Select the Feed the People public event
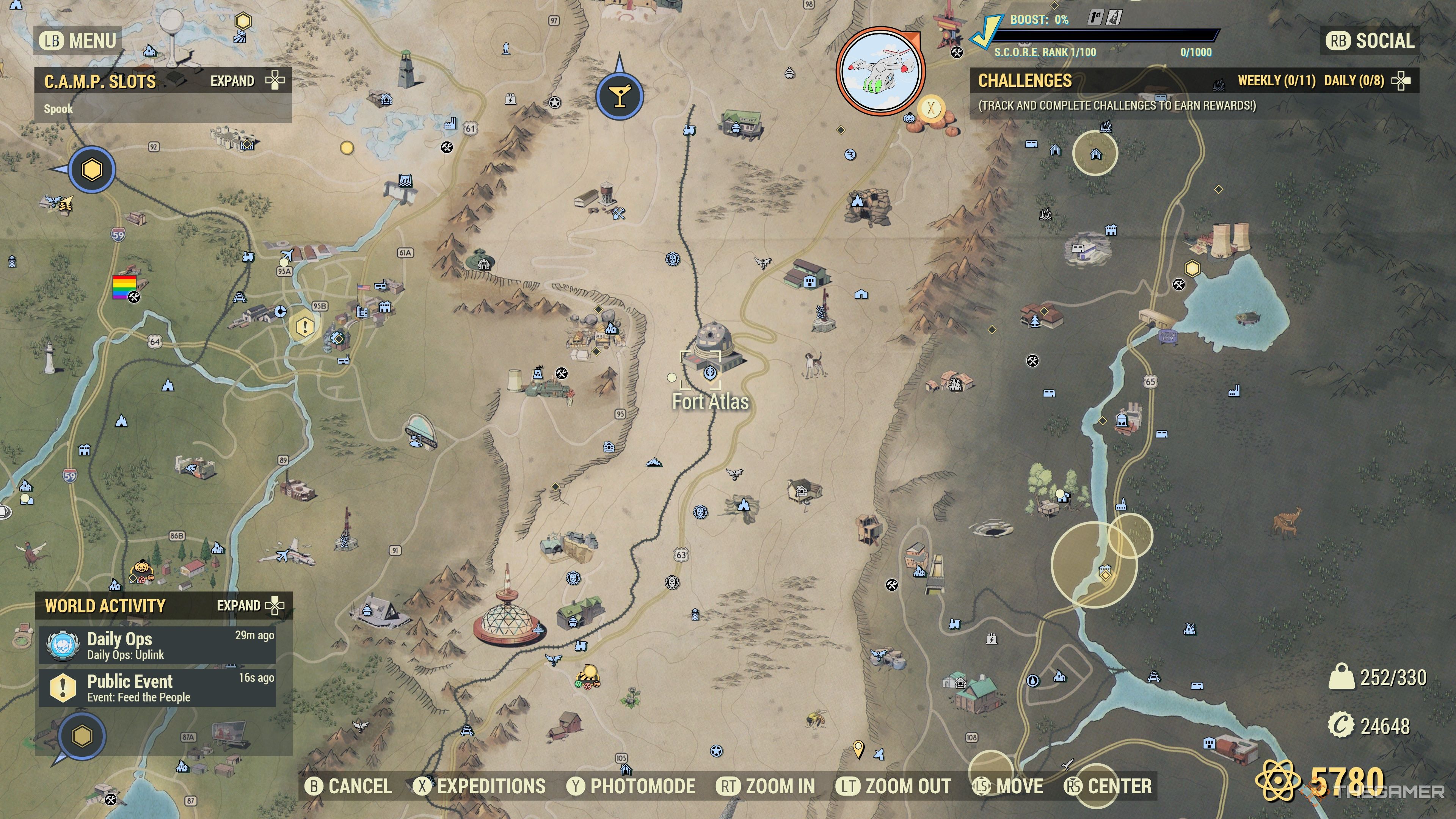The width and height of the screenshot is (1456, 819). [x=157, y=687]
